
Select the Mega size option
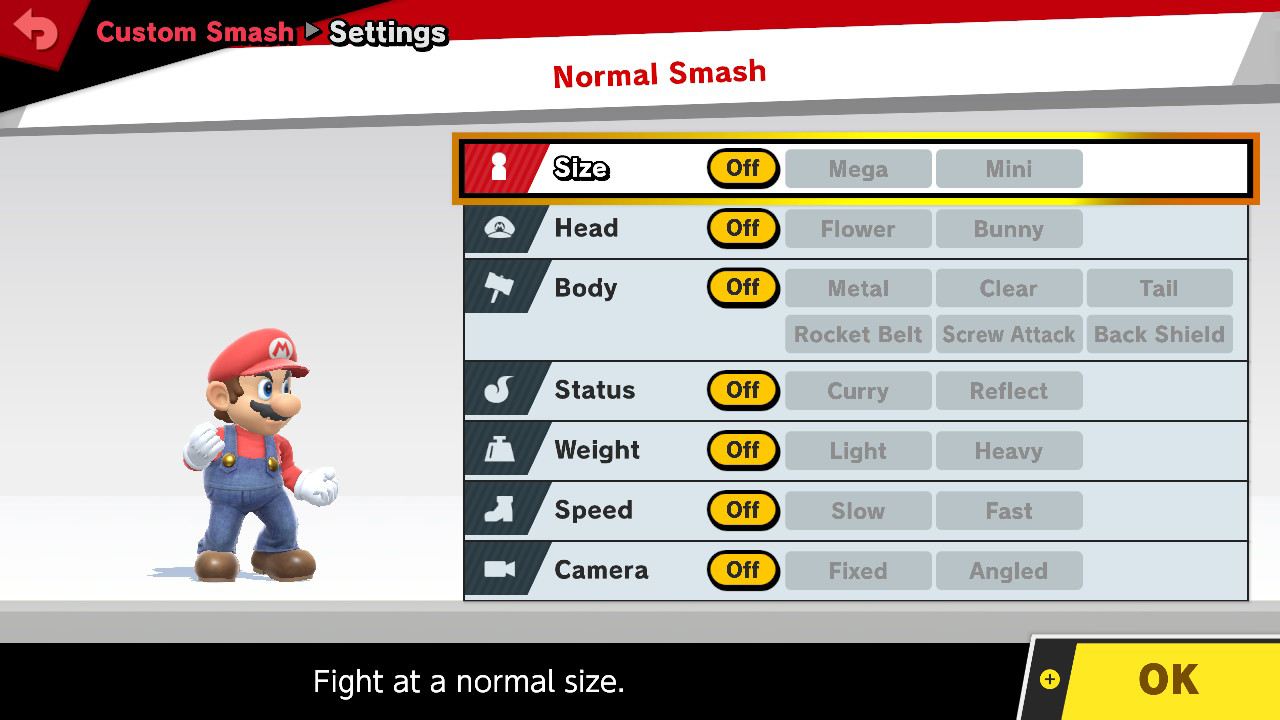[x=857, y=168]
